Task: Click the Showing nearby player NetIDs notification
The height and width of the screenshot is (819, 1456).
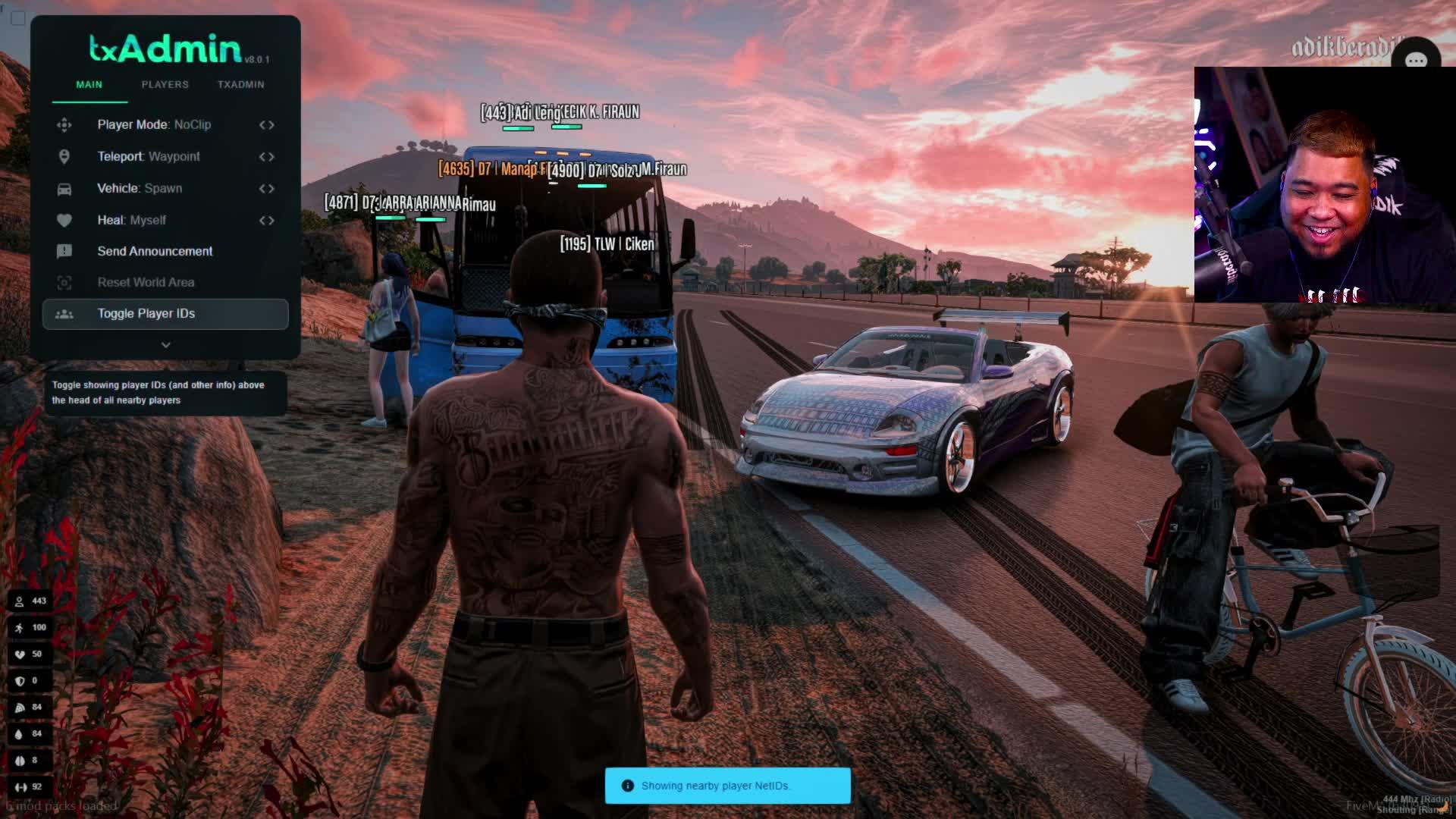Action: [727, 786]
